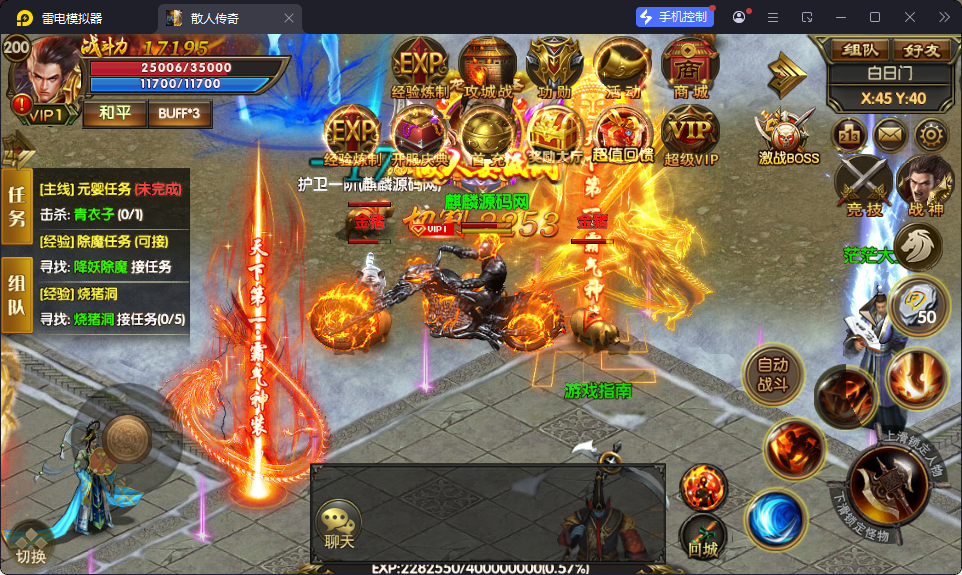Open the 超级VIP icon

[690, 133]
